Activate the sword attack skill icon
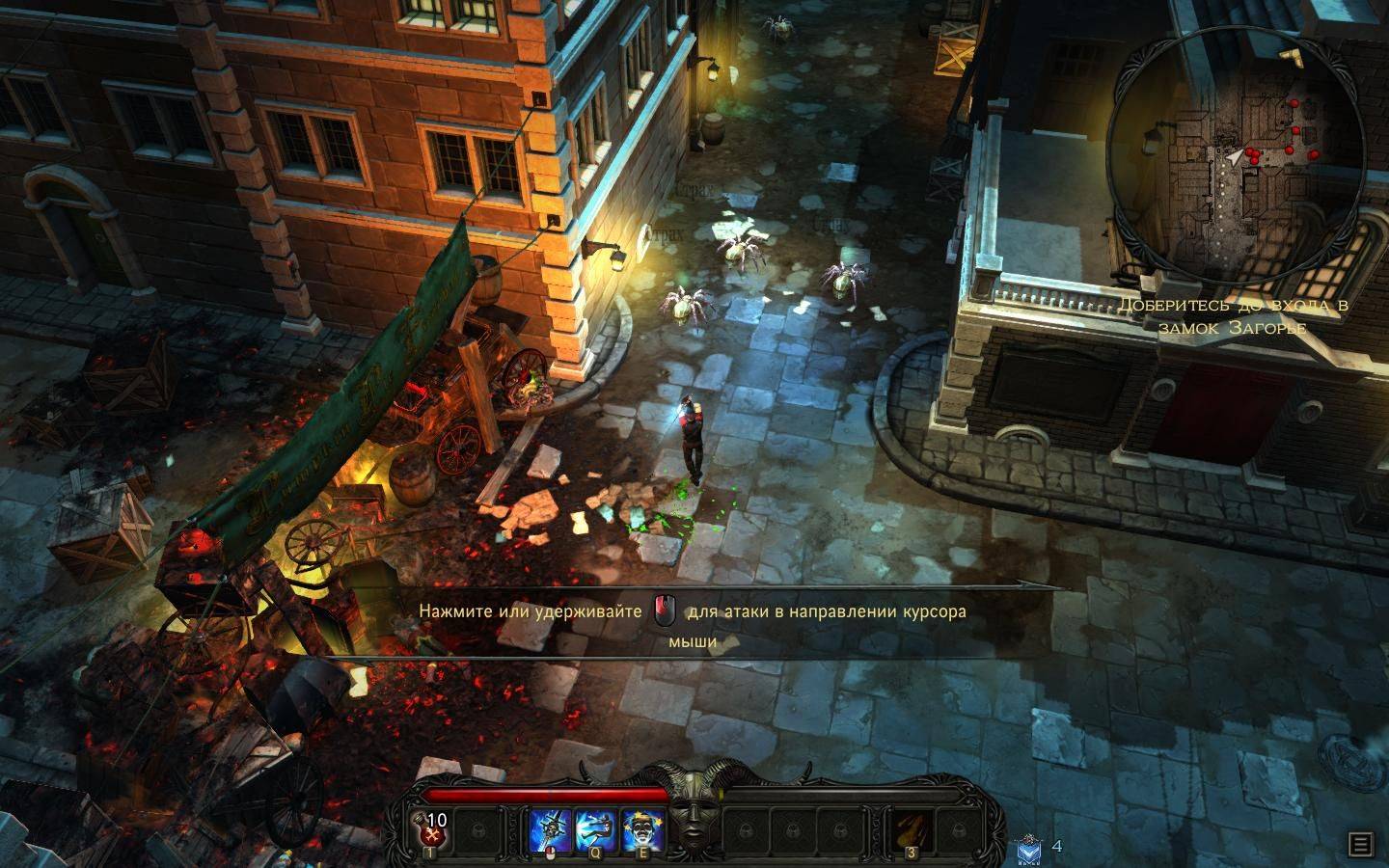This screenshot has width=1389, height=868. (552, 829)
